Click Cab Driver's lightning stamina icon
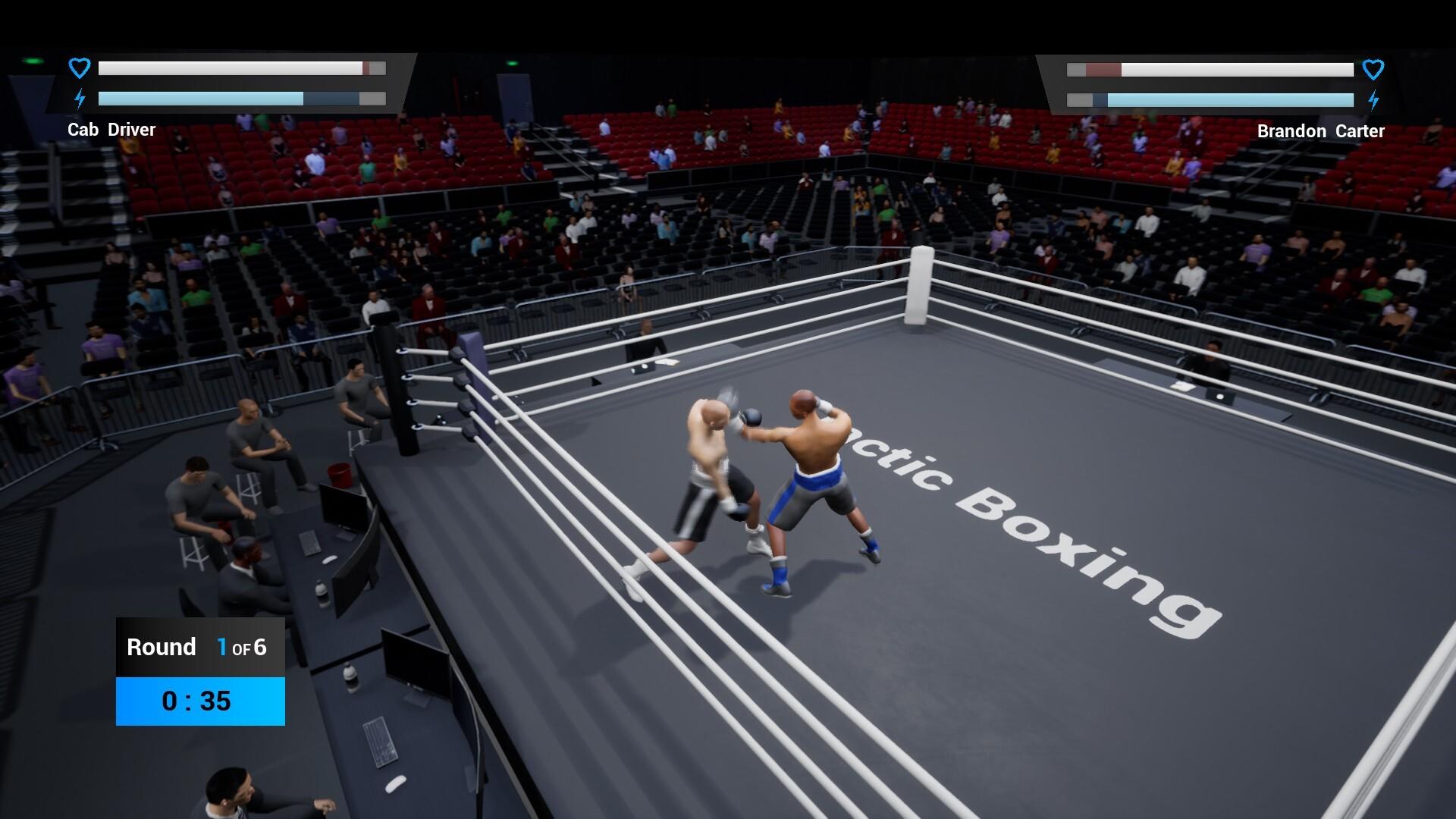 click(79, 98)
